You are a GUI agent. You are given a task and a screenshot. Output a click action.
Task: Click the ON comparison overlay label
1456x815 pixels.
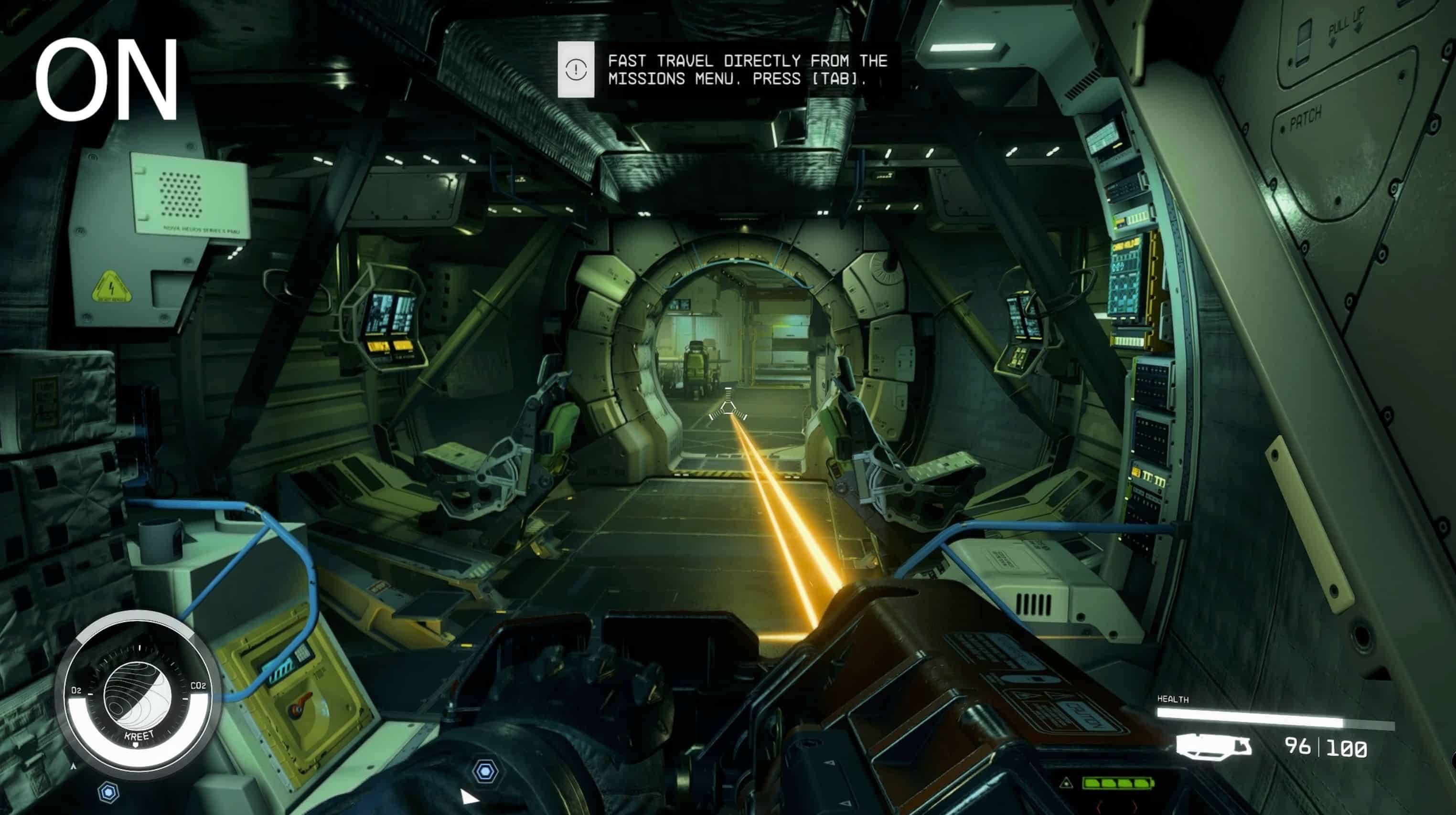[x=106, y=80]
